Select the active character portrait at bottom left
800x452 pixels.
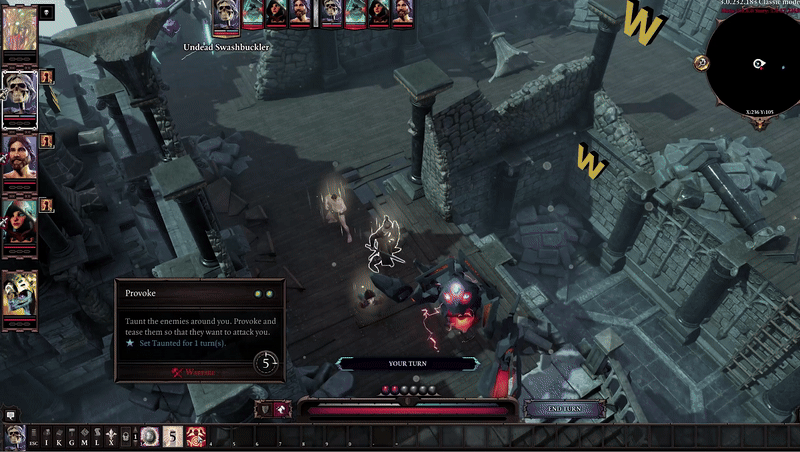[14, 437]
